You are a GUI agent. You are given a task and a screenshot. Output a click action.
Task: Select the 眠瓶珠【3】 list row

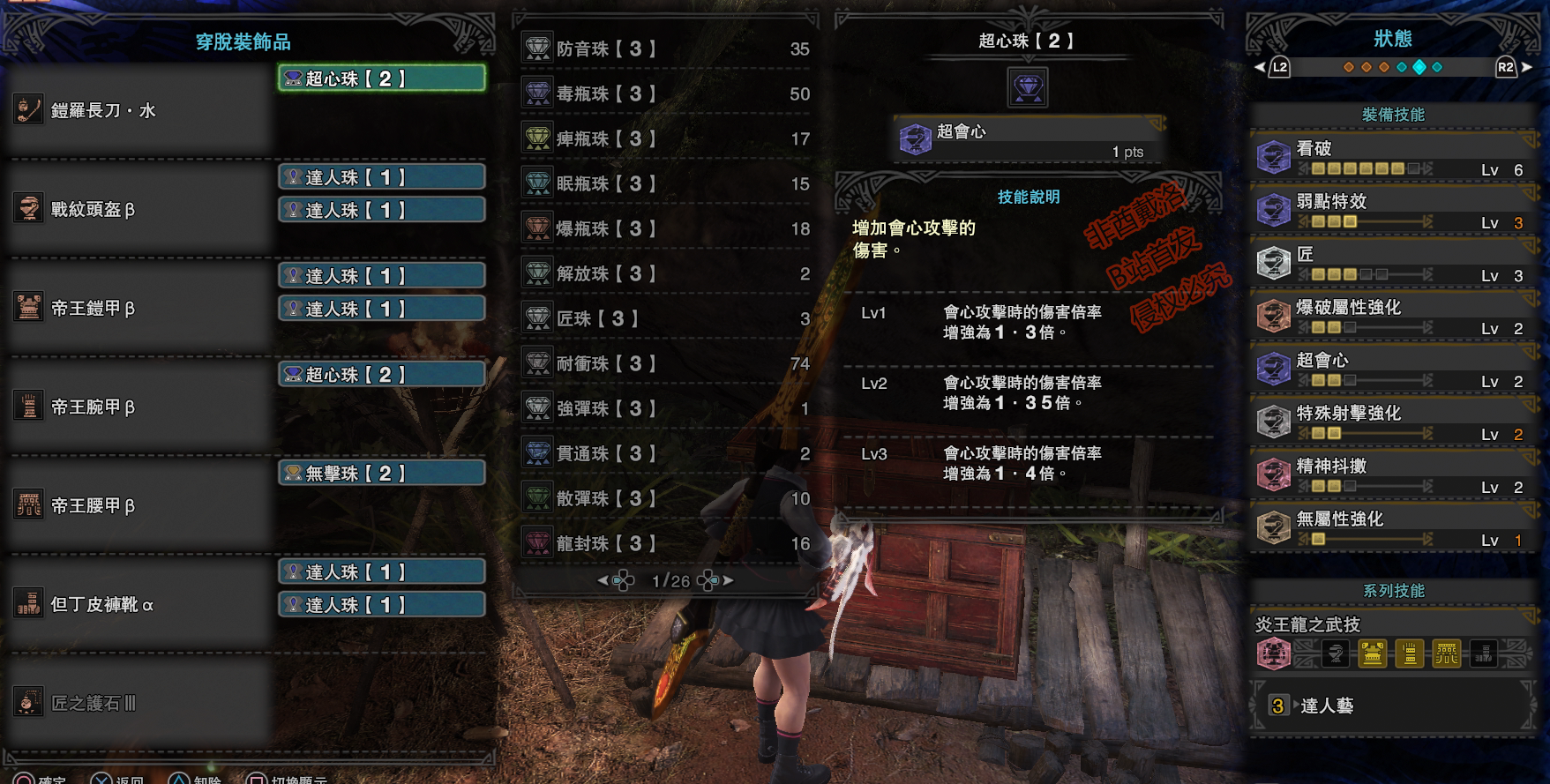click(666, 183)
